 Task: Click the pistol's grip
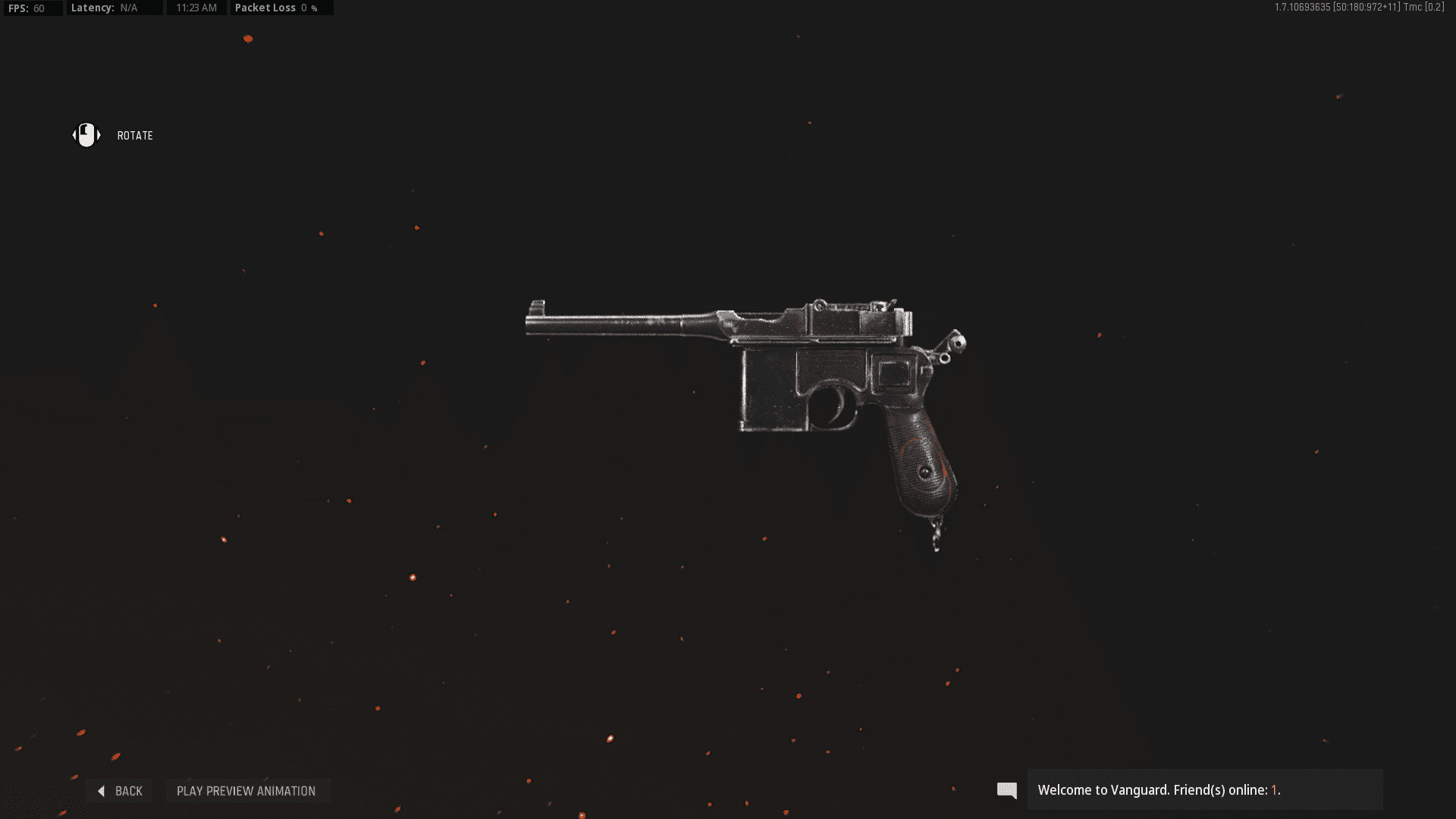coord(921,455)
